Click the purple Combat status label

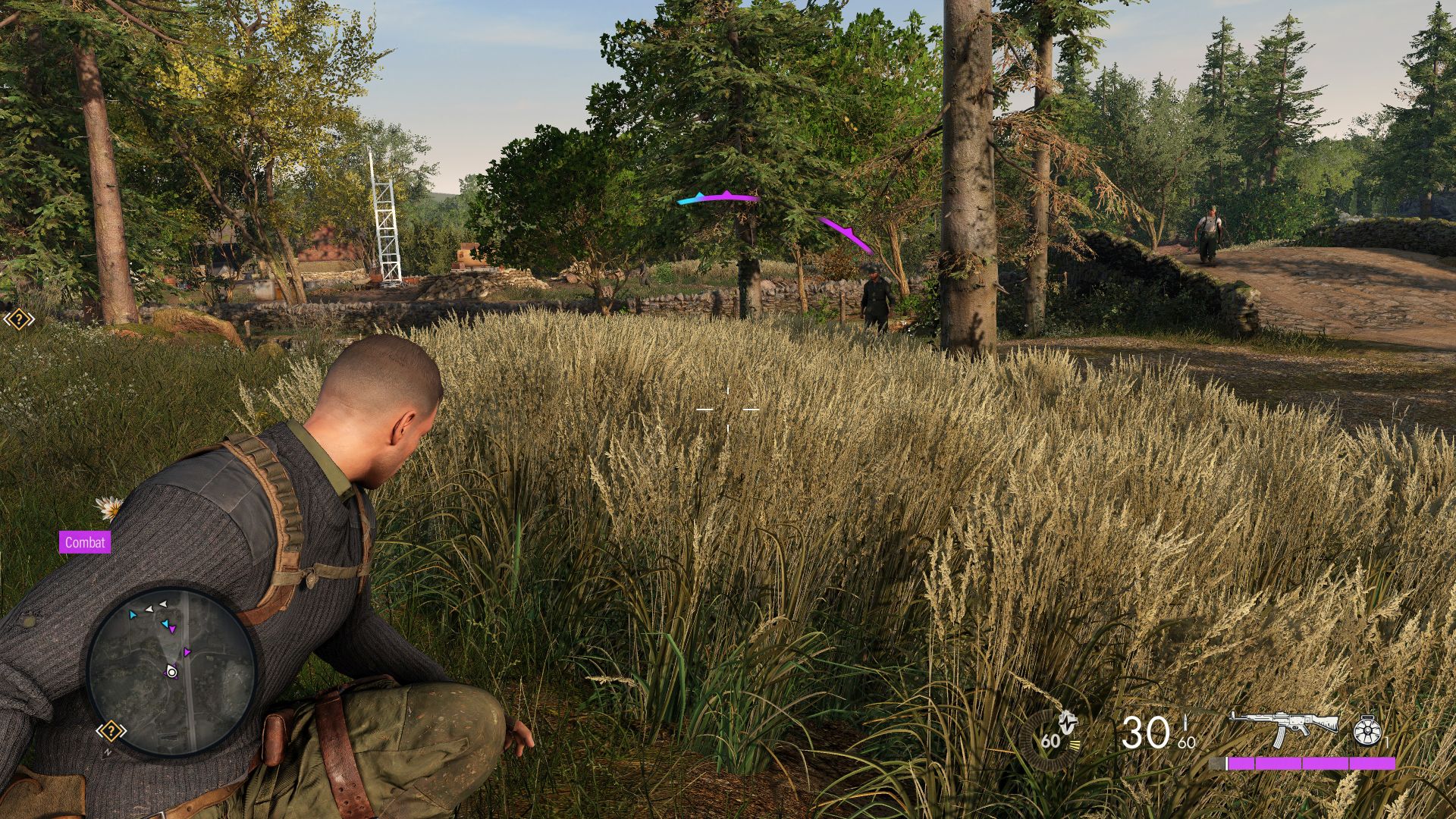(85, 542)
